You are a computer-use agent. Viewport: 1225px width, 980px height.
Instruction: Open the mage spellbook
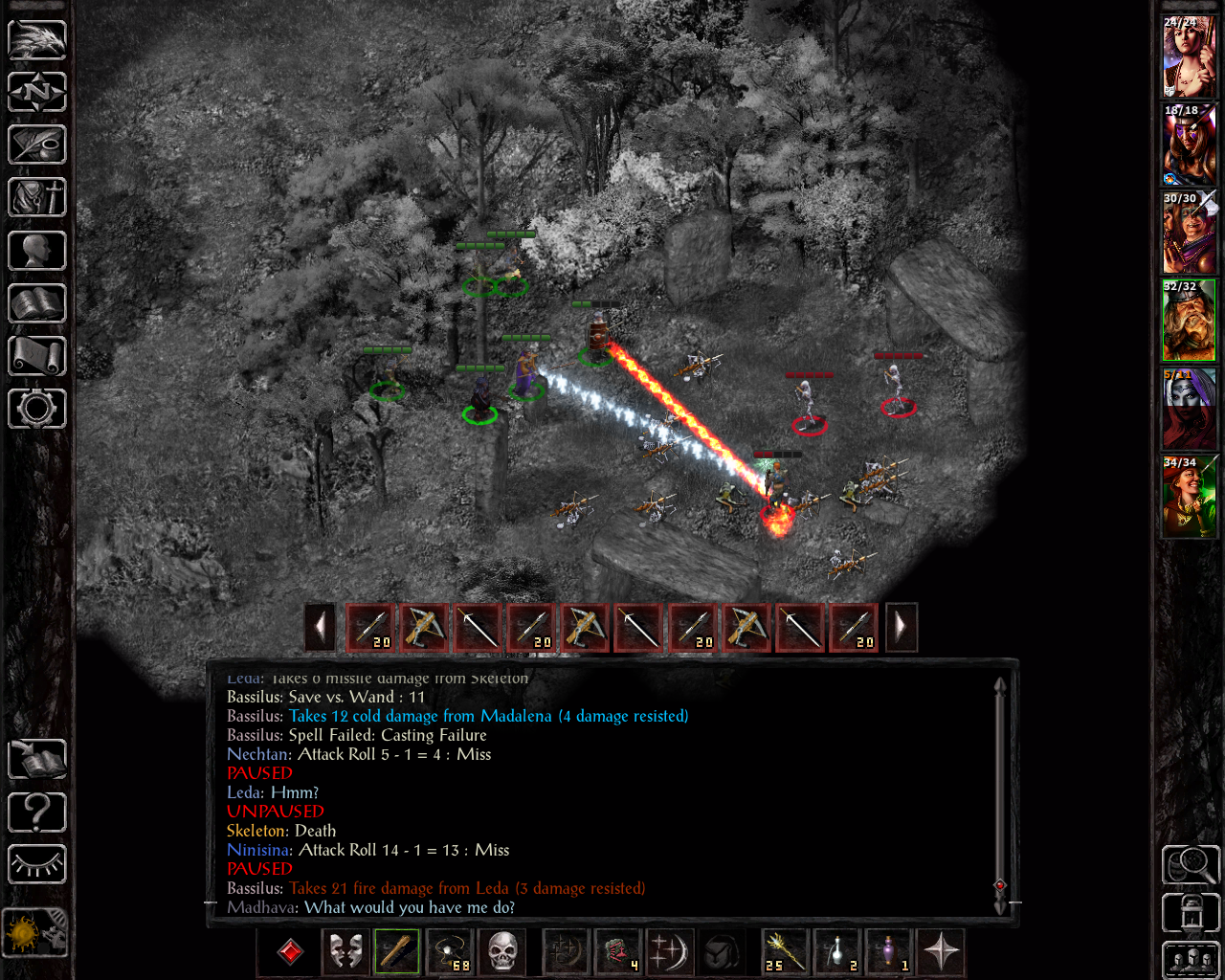(x=36, y=303)
